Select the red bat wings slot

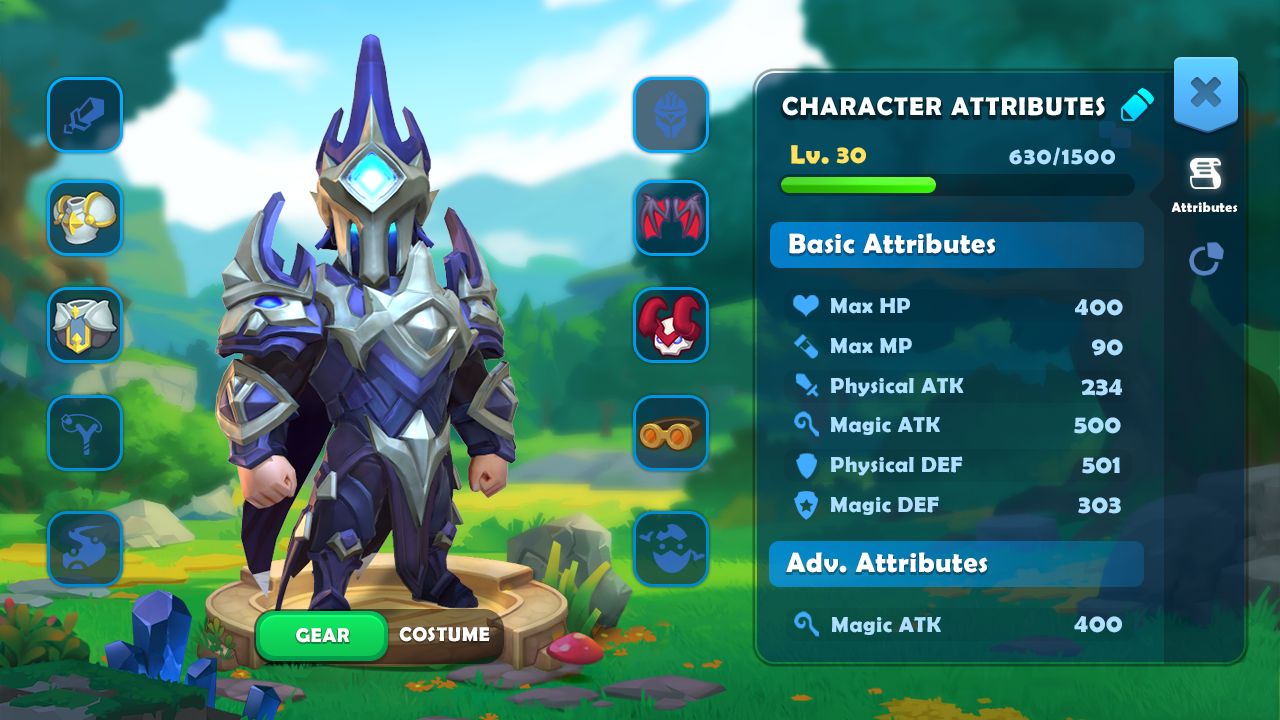[671, 218]
